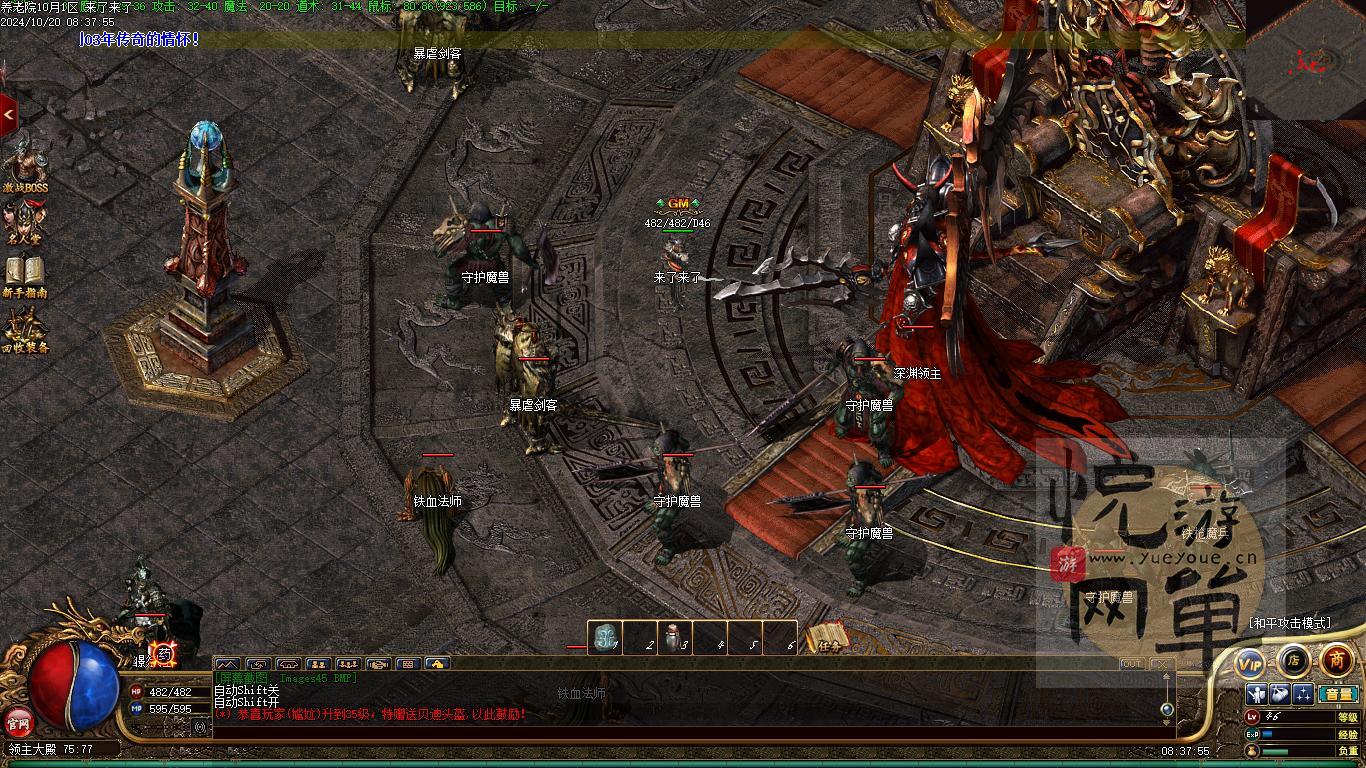1366x768 pixels.
Task: Open the 任务 quest book
Action: (x=827, y=637)
